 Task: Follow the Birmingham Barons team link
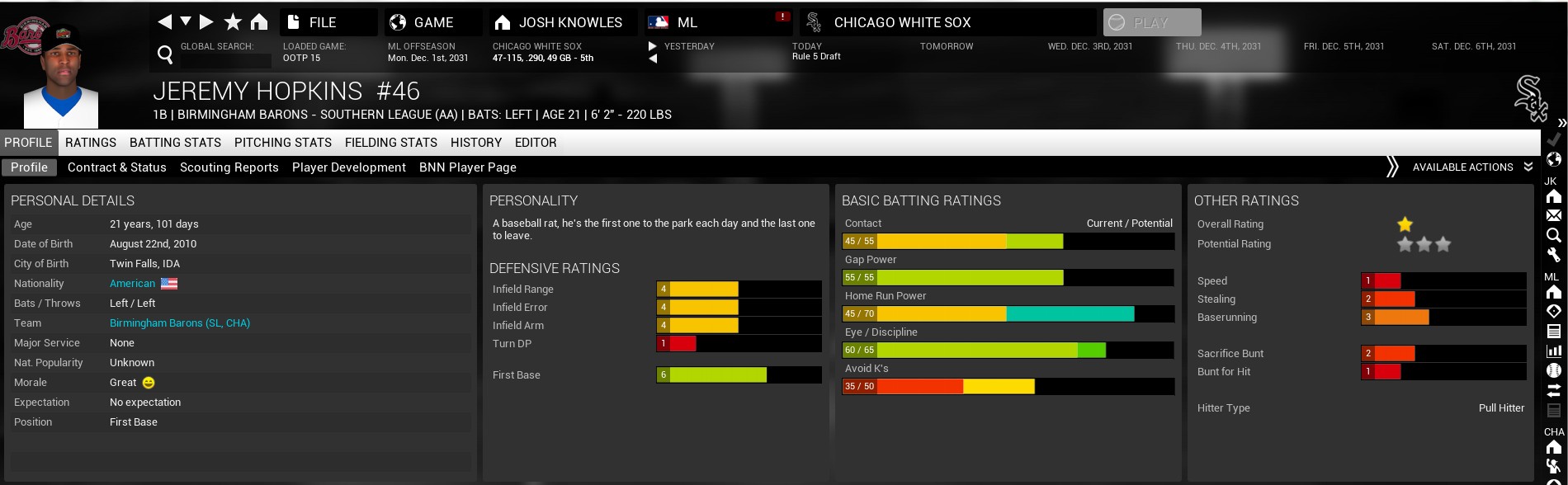point(180,323)
